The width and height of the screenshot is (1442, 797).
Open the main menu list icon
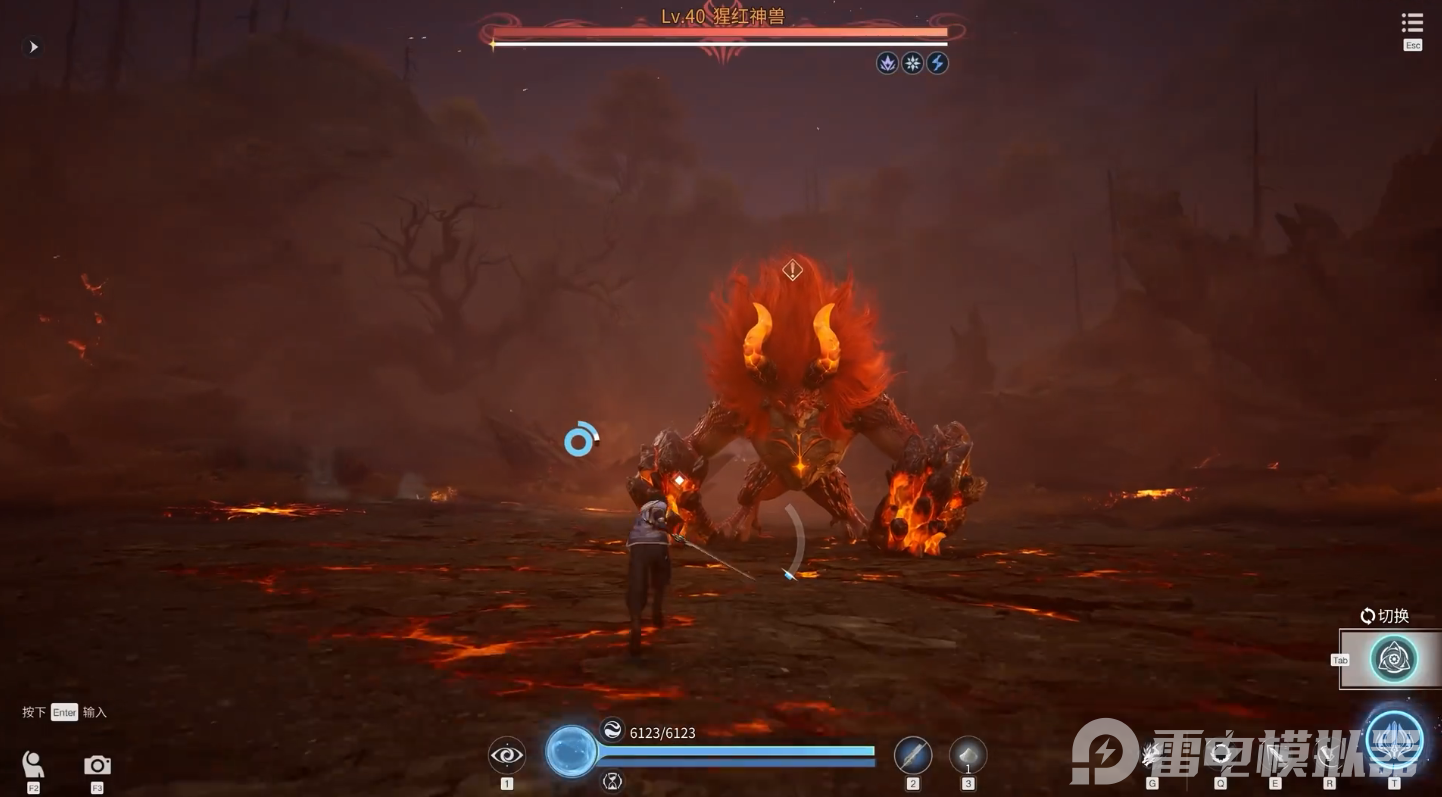click(x=1412, y=24)
